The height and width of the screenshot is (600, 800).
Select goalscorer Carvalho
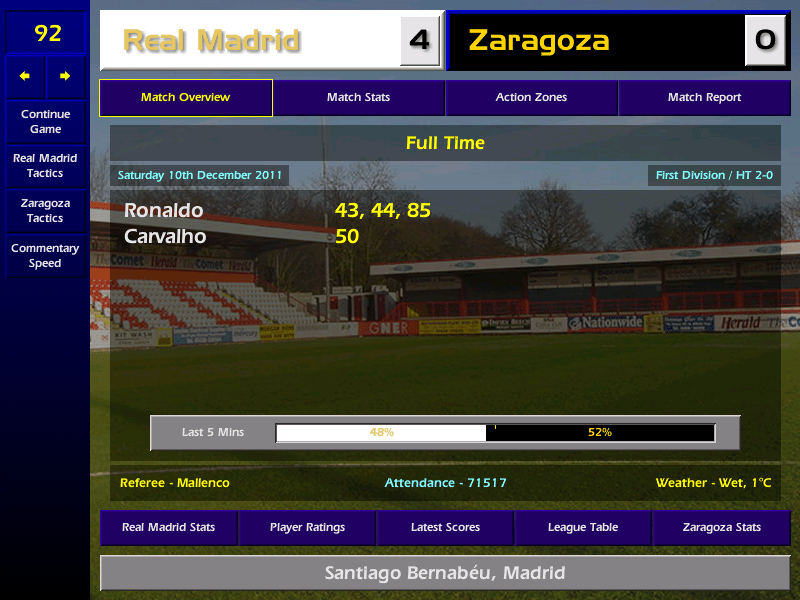(x=165, y=237)
